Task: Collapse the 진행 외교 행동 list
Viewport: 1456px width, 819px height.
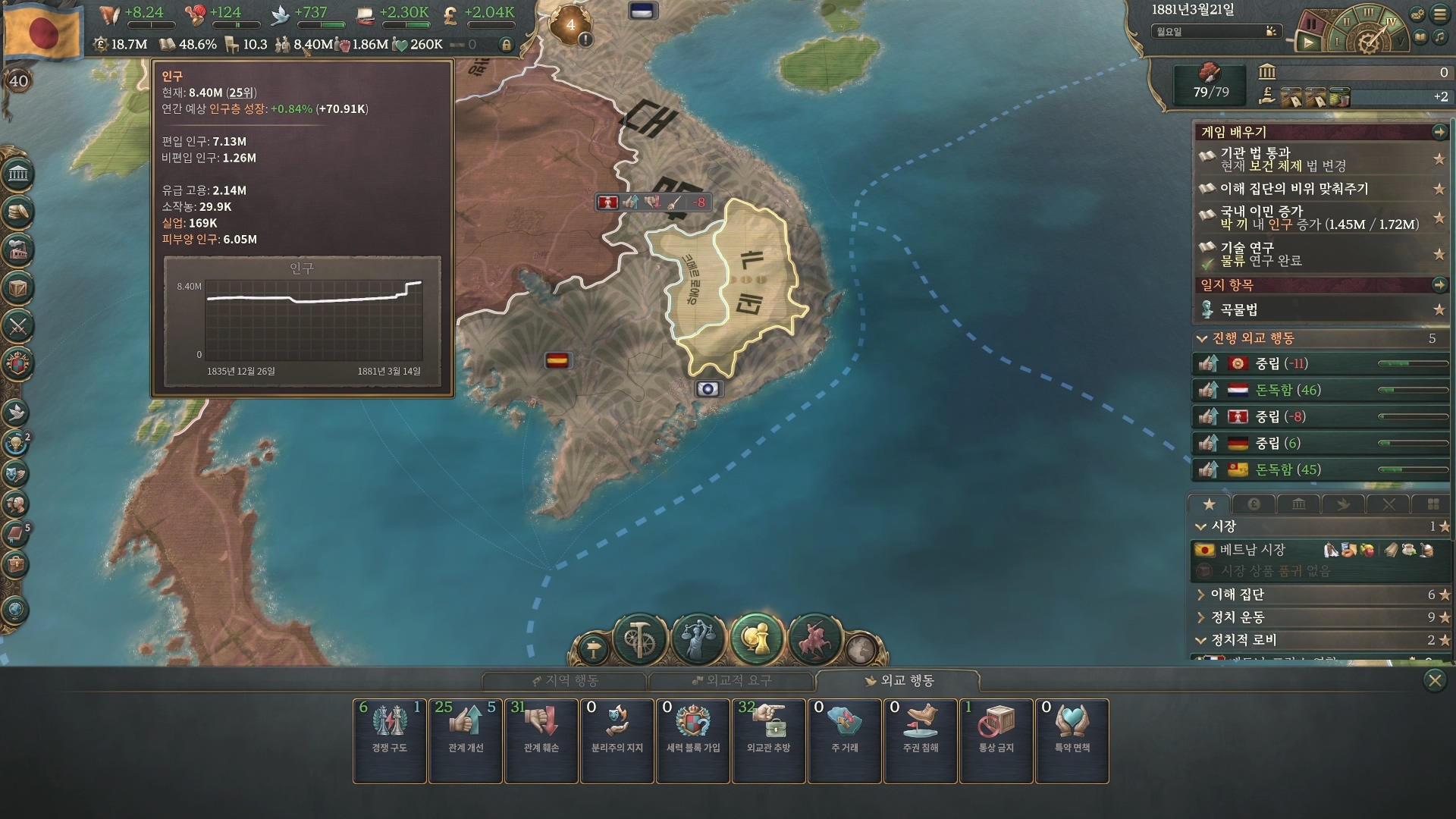Action: coord(1201,338)
